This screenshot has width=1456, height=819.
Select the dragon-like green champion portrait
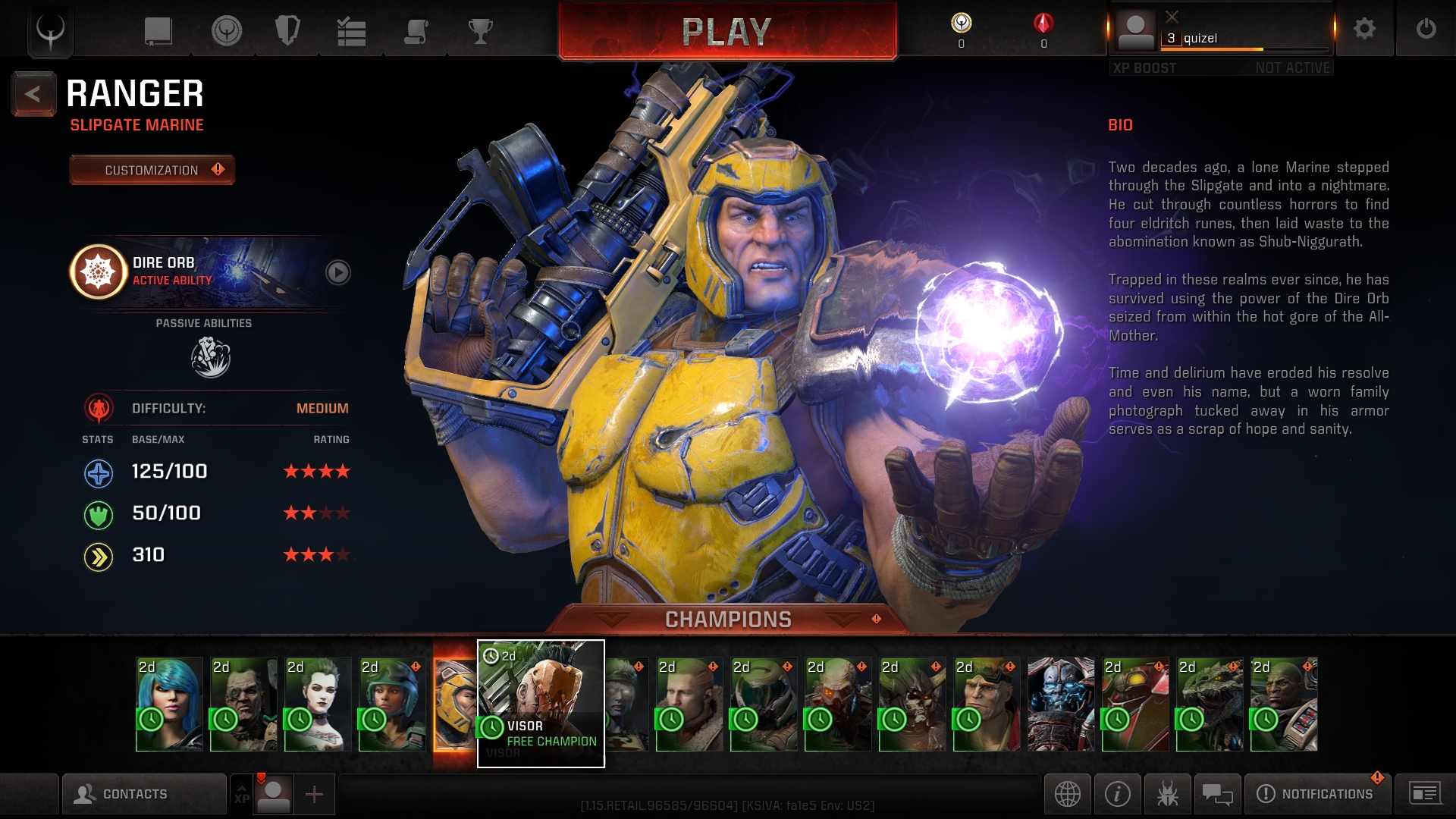tap(1209, 704)
